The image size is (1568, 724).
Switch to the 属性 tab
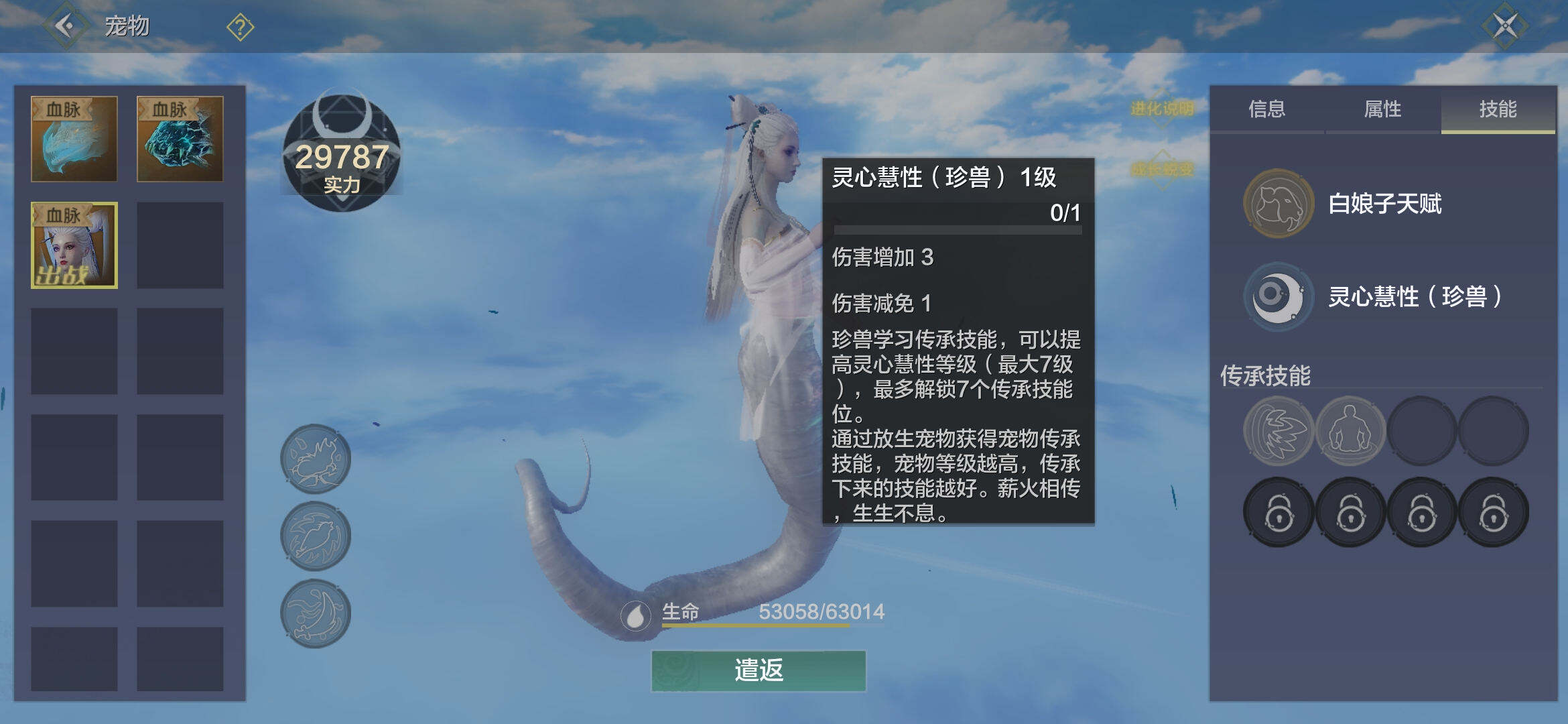coord(1382,109)
